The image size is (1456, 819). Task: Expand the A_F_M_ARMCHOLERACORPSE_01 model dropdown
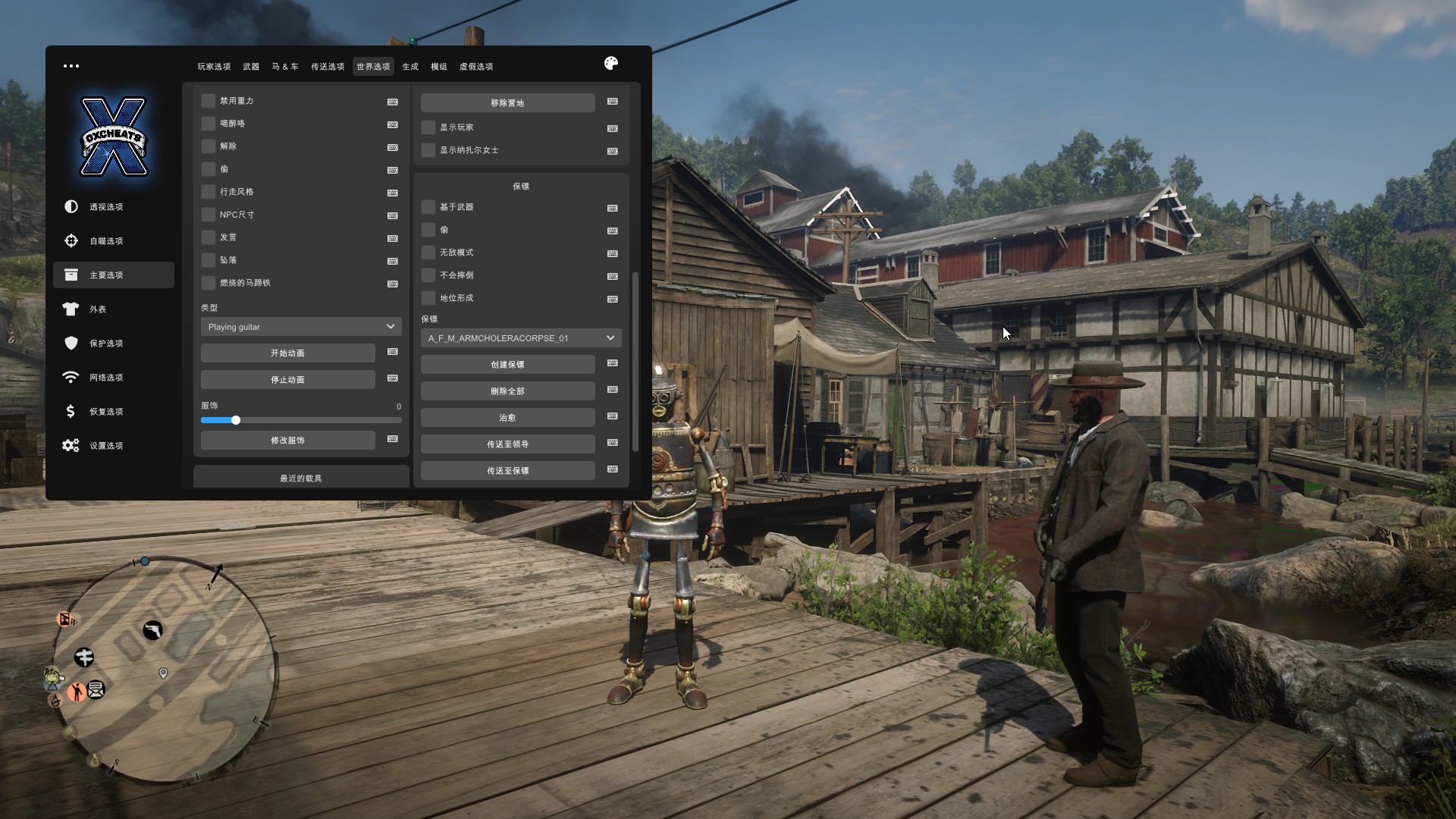click(521, 338)
